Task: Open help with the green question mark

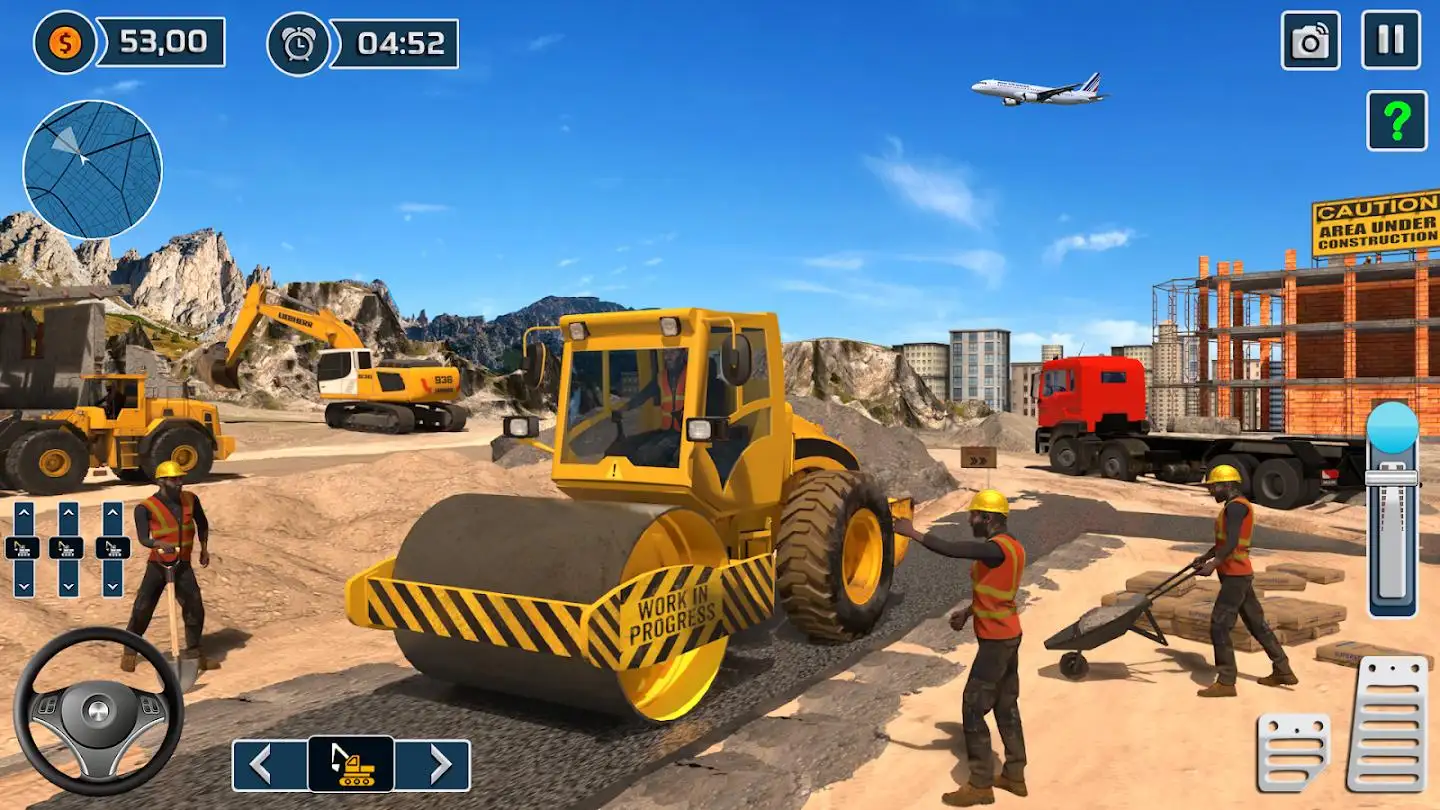Action: pos(1396,120)
